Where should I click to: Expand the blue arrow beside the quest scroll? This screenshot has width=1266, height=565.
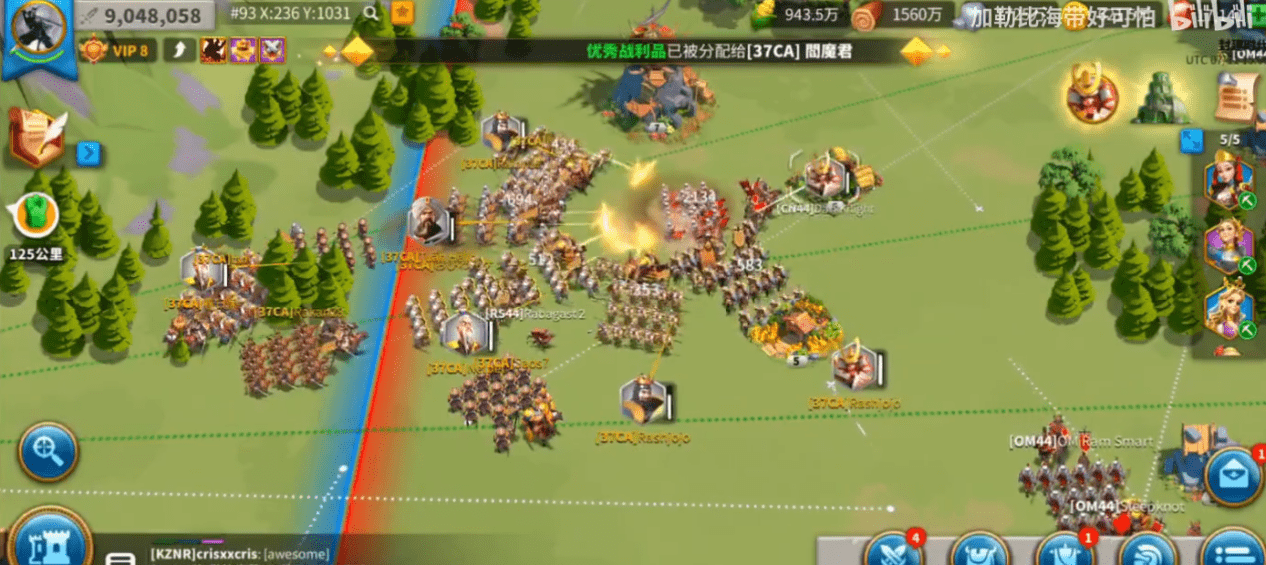click(89, 154)
